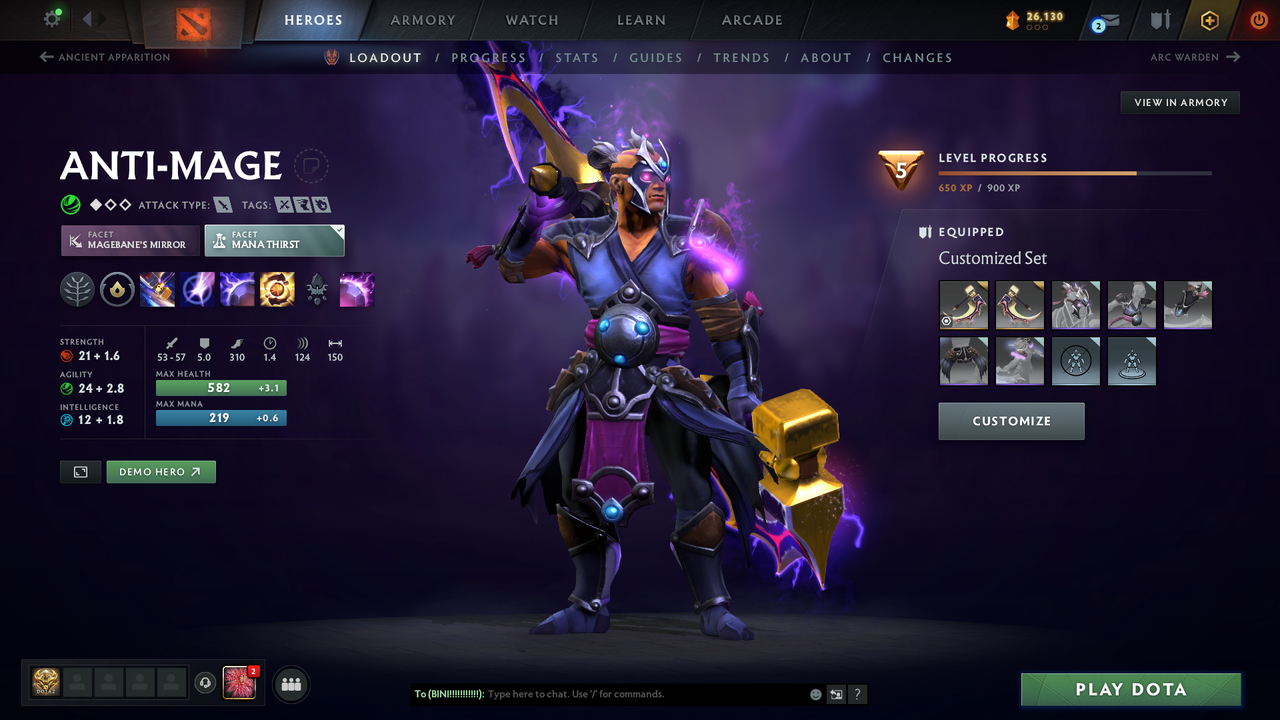Viewport: 1280px width, 720px height.
Task: Click the level progress XP bar
Action: (1075, 172)
